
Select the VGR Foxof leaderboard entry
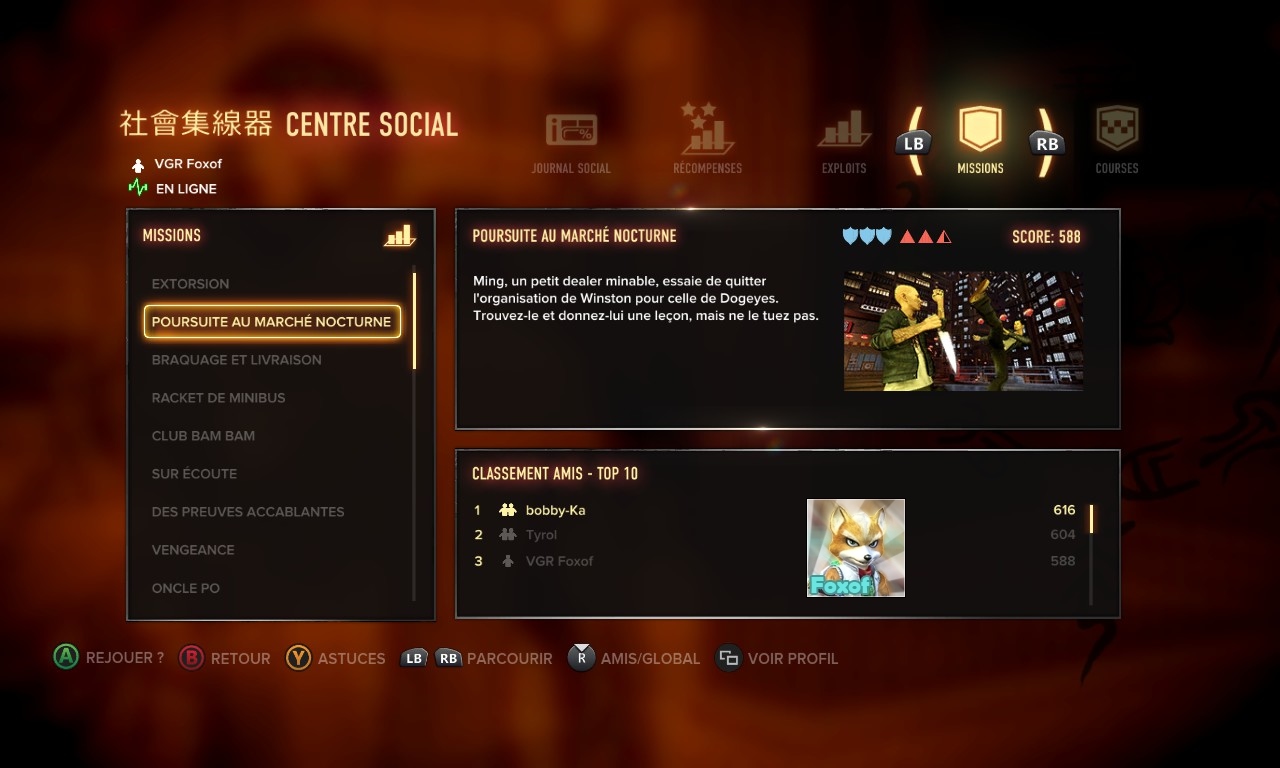tap(559, 561)
